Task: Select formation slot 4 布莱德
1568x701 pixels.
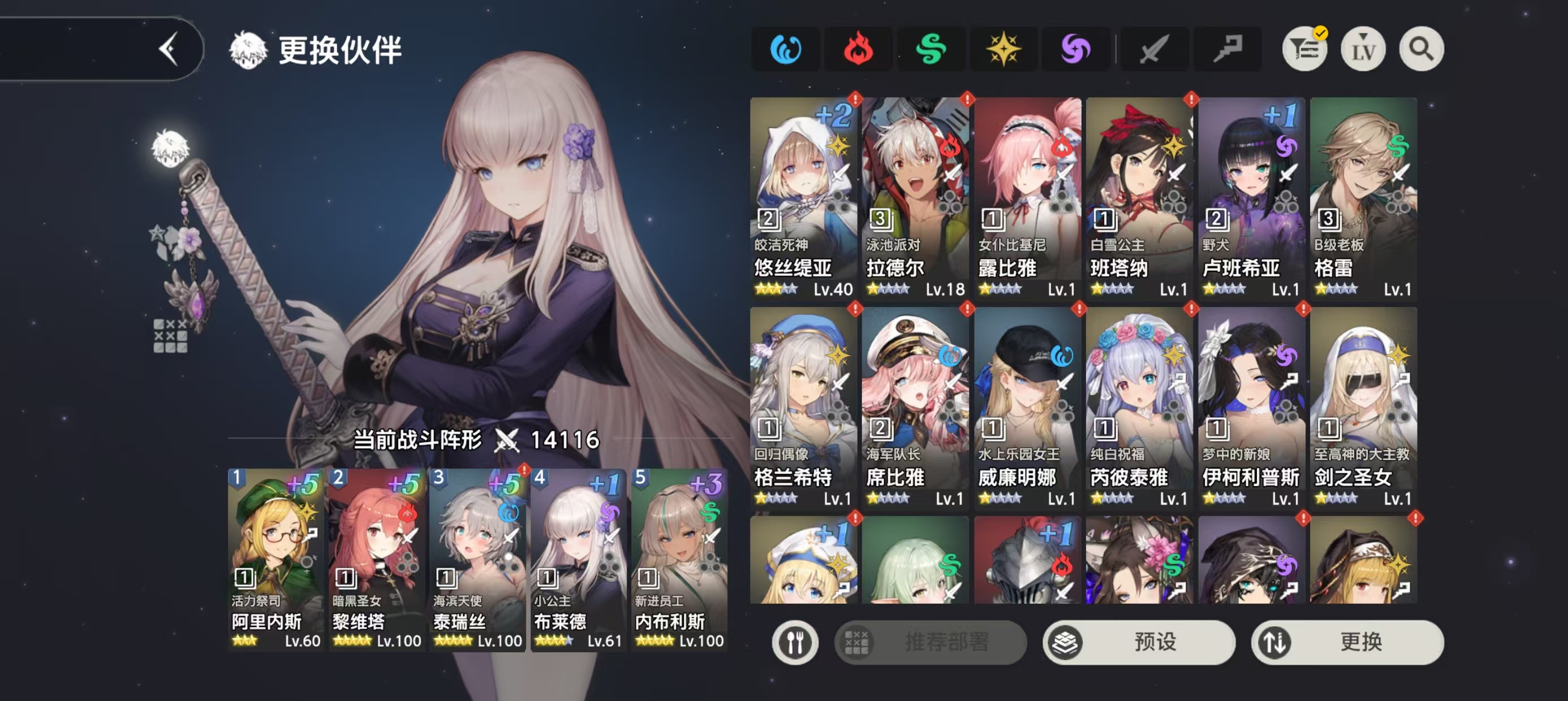Action: (578, 559)
